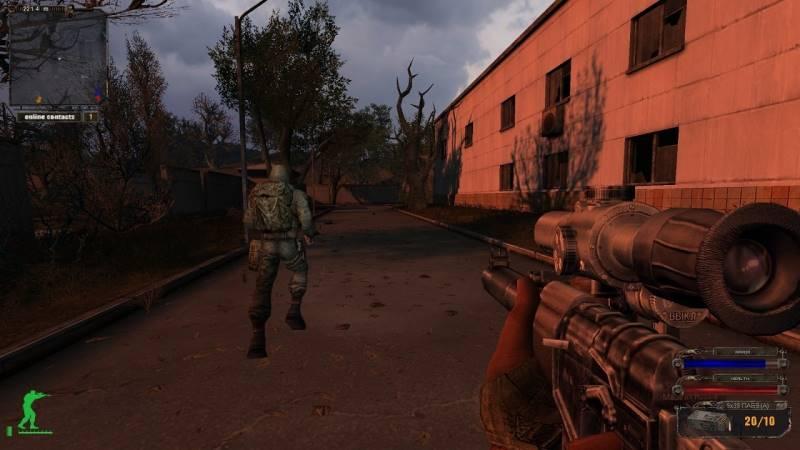
Task: Click the ammo box icon
Action: pyautogui.click(x=703, y=419)
